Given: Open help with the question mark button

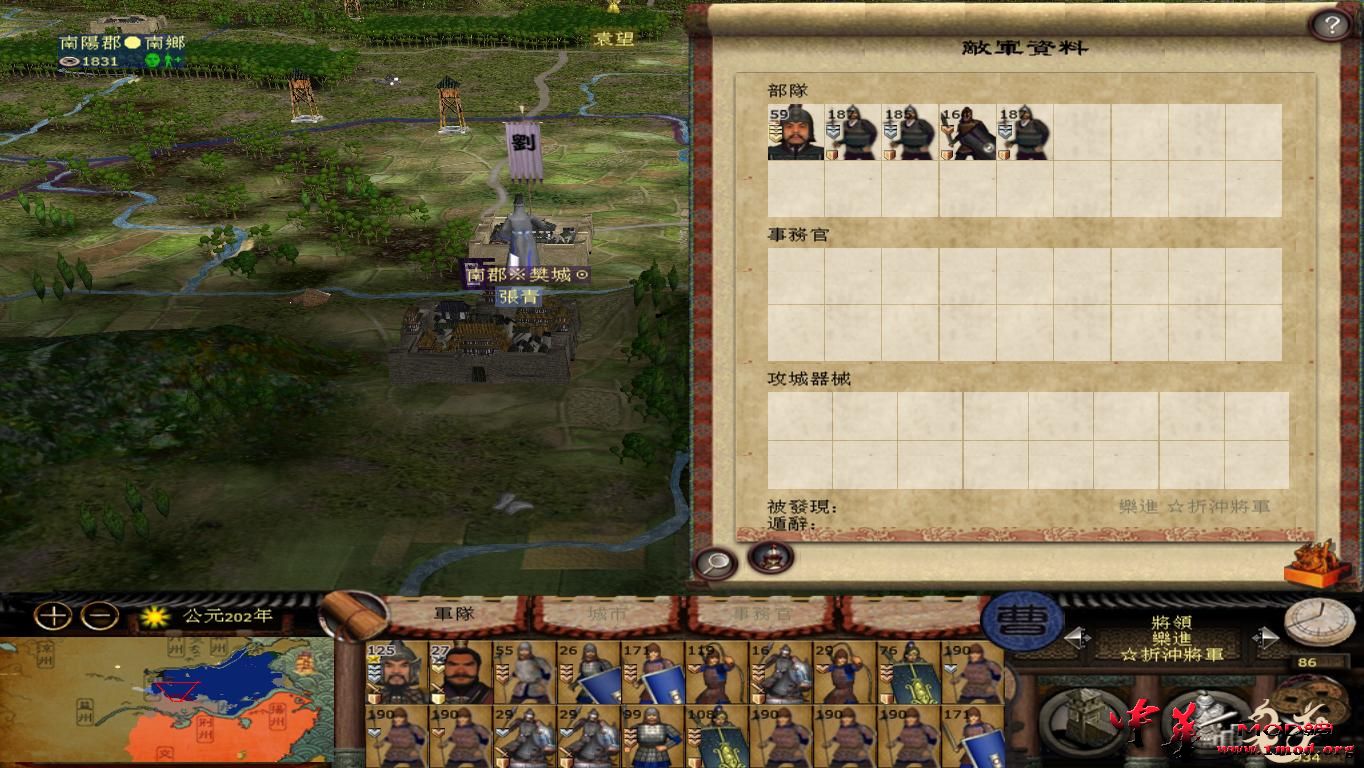Looking at the screenshot, I should 1330,24.
